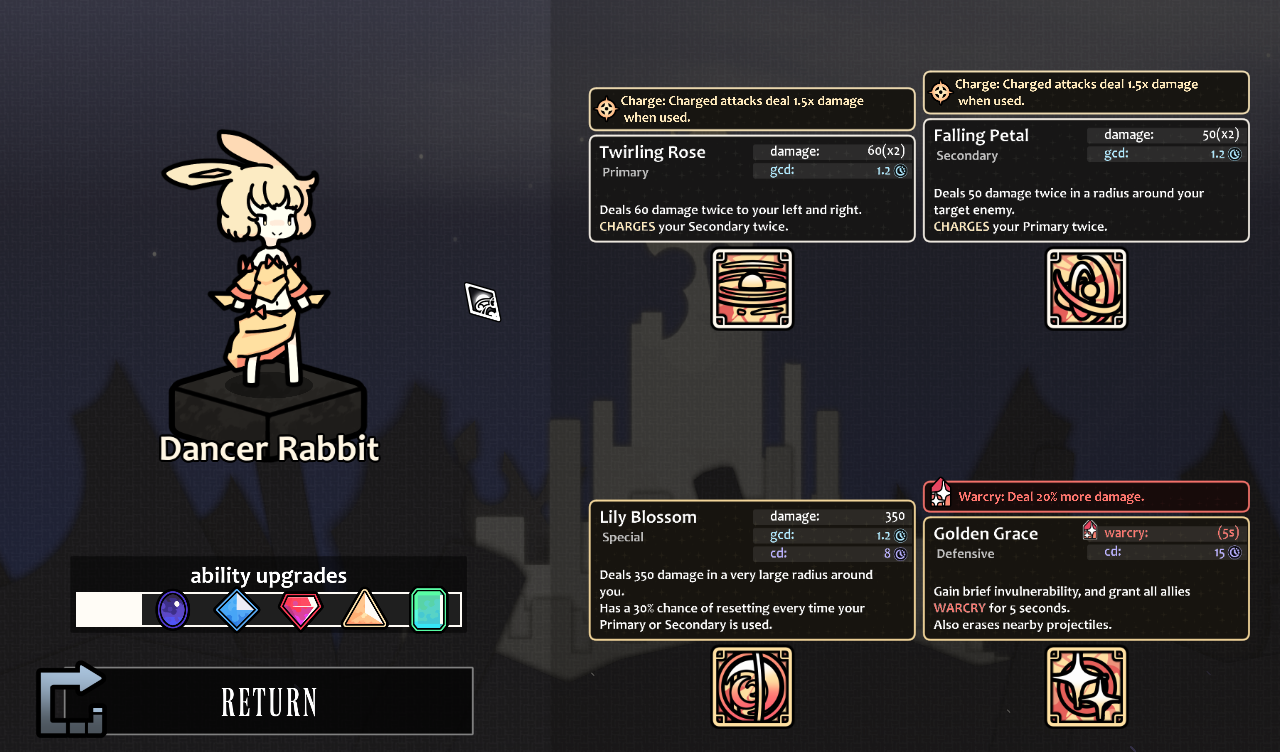
Task: Choose the Falling Petal ability icon
Action: (1086, 289)
